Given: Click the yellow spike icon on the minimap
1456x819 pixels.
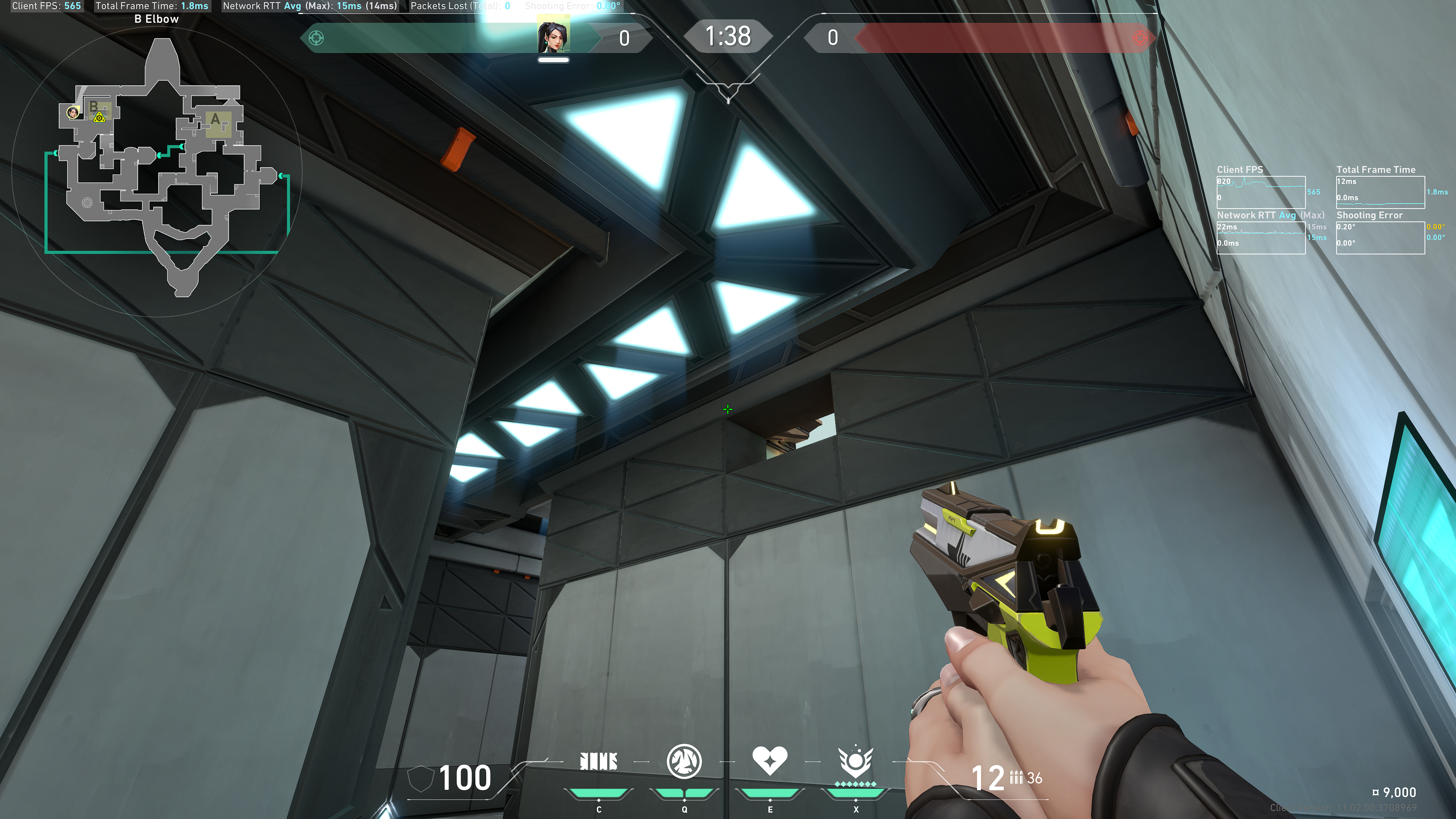Looking at the screenshot, I should [x=99, y=117].
